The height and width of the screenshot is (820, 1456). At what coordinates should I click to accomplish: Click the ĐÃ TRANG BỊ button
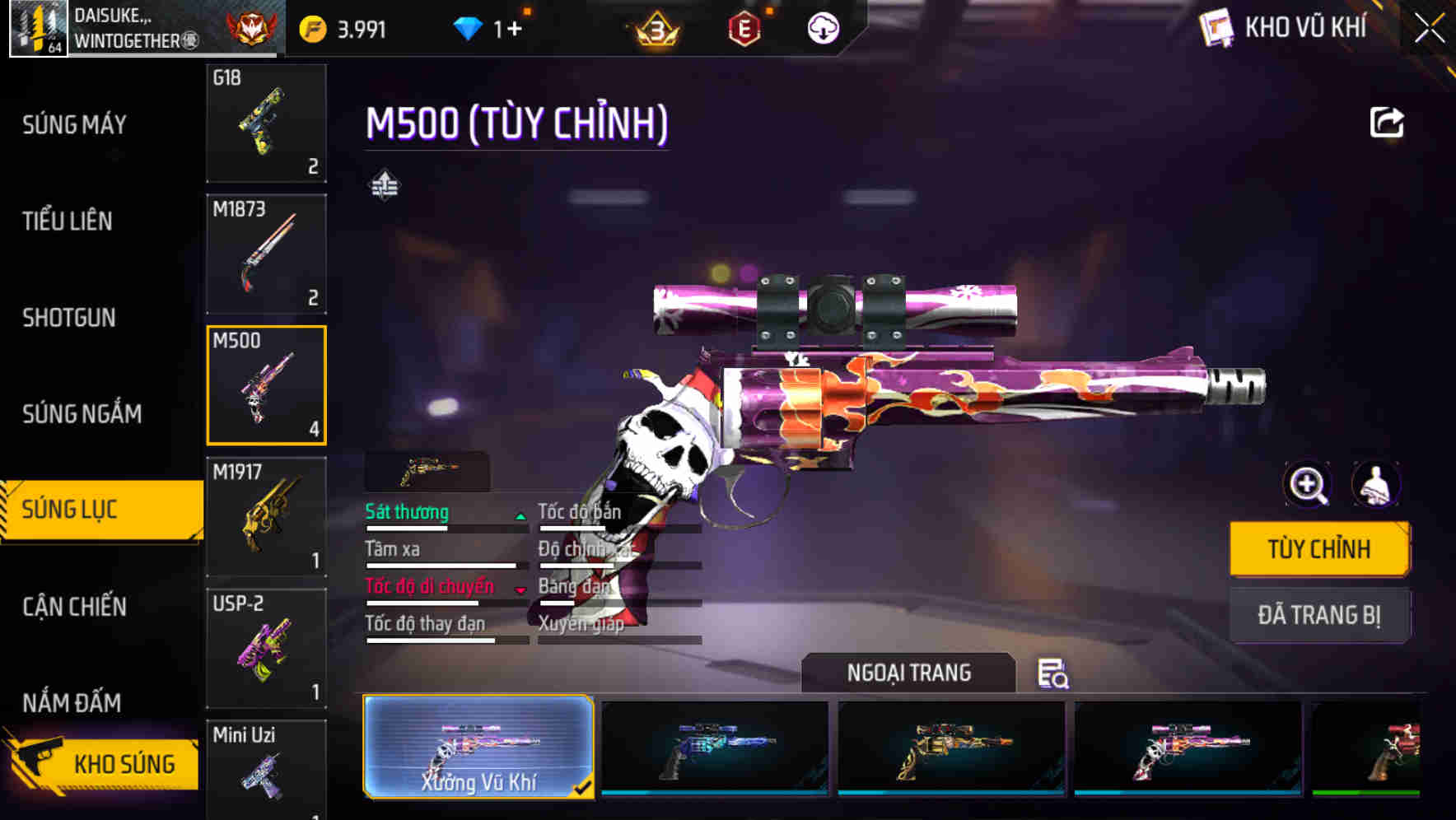click(1319, 615)
